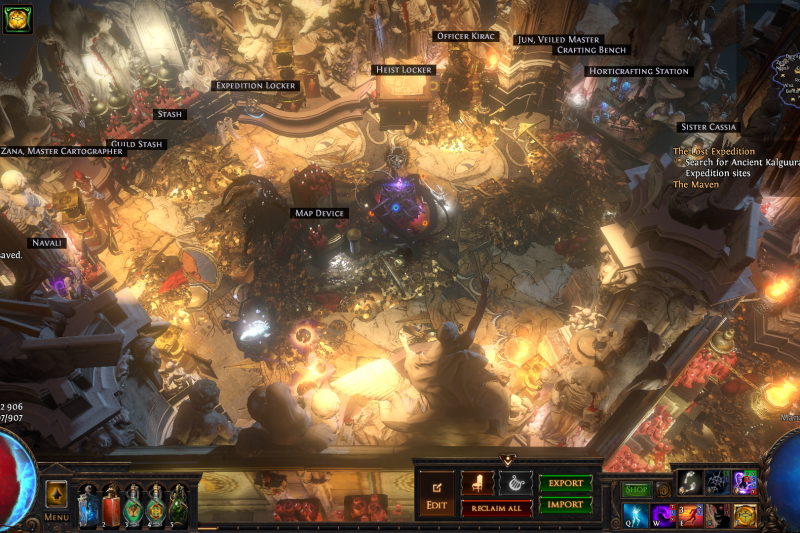Select the harp music icon button
The height and width of the screenshot is (533, 800).
(515, 483)
